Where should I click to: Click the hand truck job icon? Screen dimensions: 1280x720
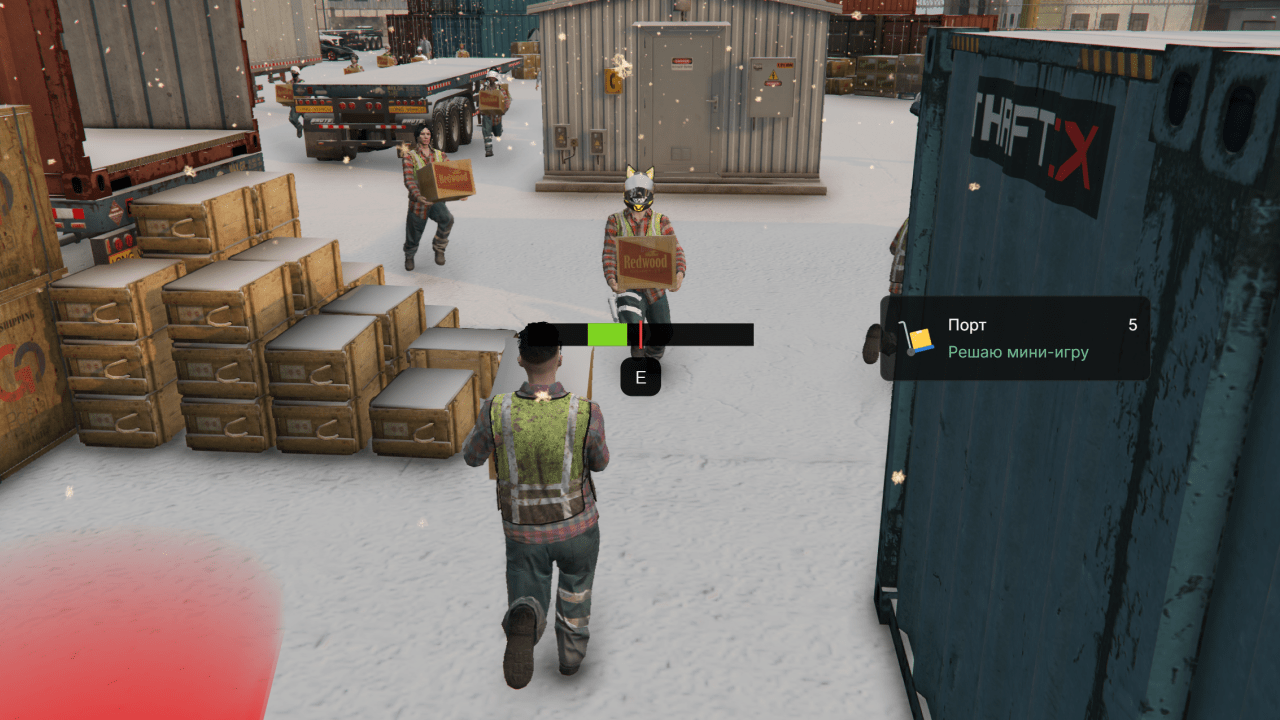pyautogui.click(x=916, y=339)
